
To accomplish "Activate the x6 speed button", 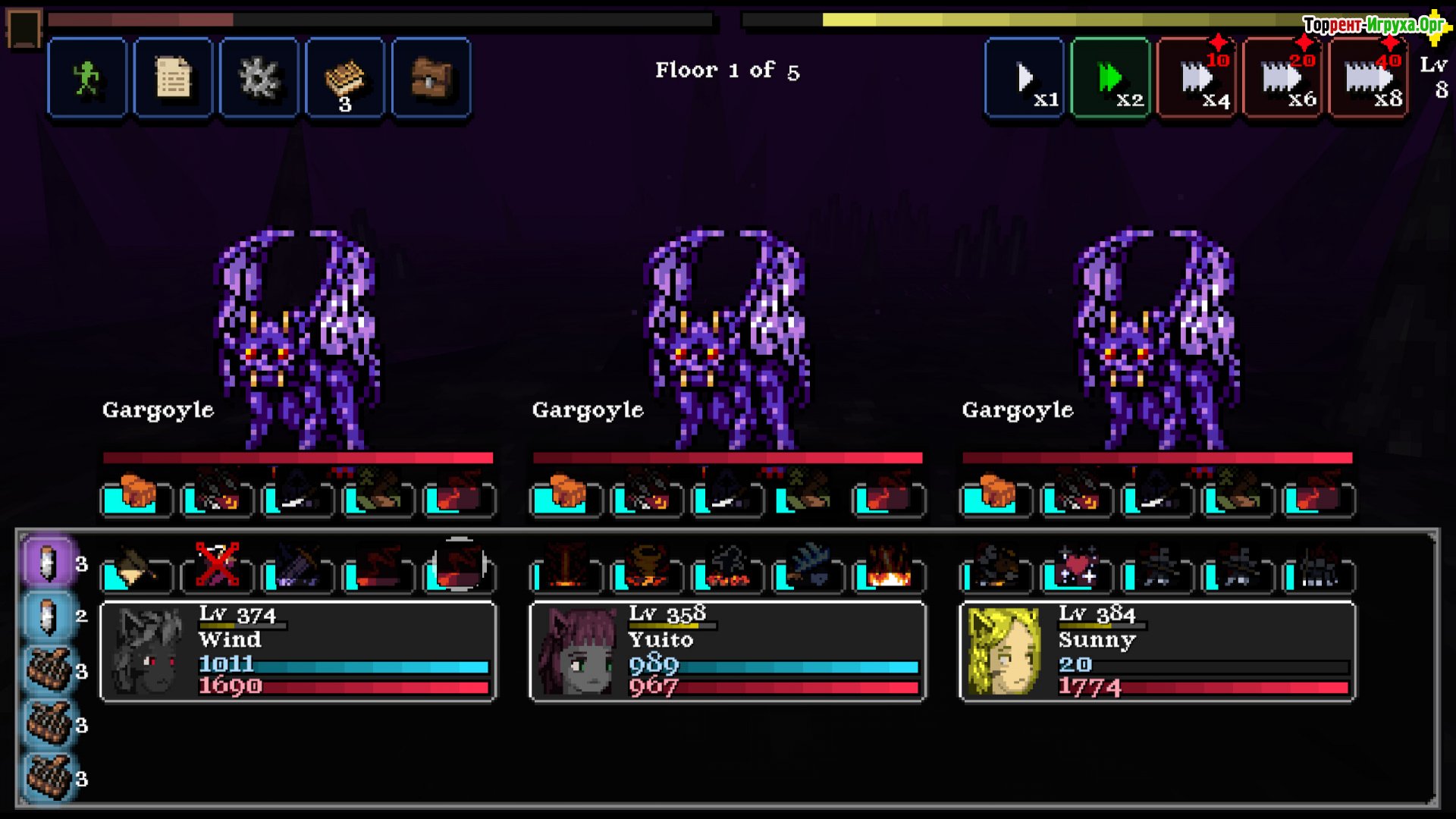I will tap(1283, 78).
